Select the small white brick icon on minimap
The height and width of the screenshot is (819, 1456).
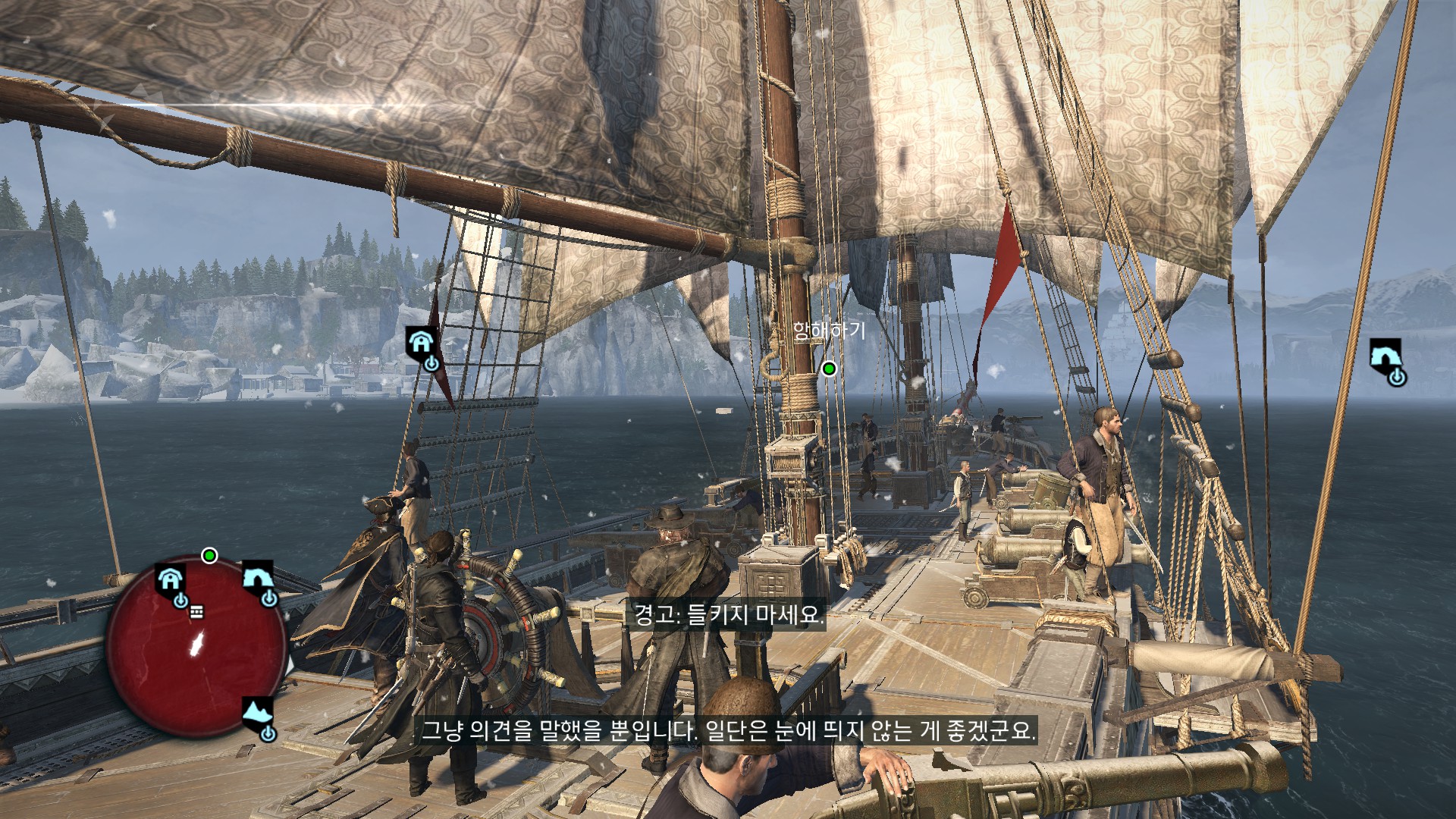[x=196, y=612]
